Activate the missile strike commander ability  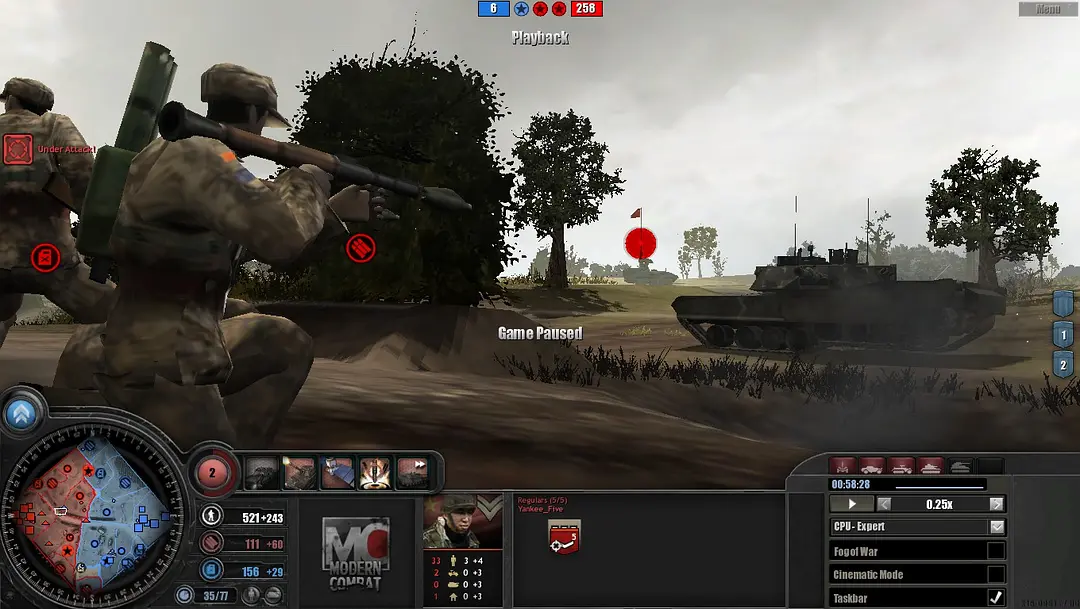tap(375, 473)
